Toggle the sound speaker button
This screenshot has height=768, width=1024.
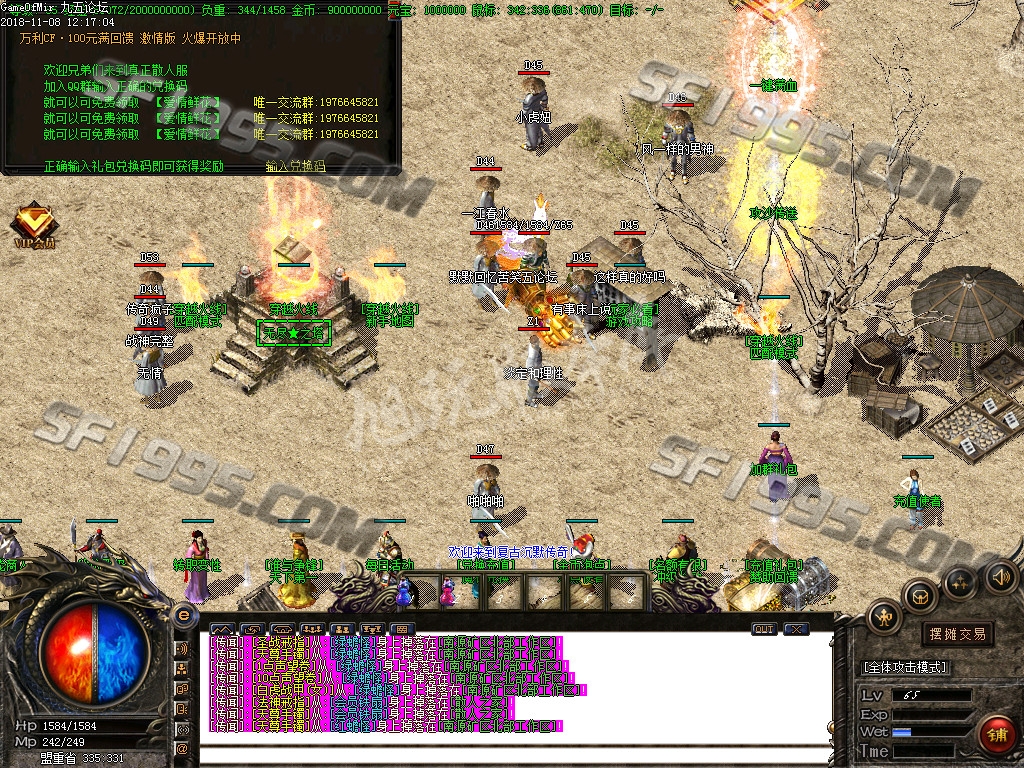[x=999, y=576]
